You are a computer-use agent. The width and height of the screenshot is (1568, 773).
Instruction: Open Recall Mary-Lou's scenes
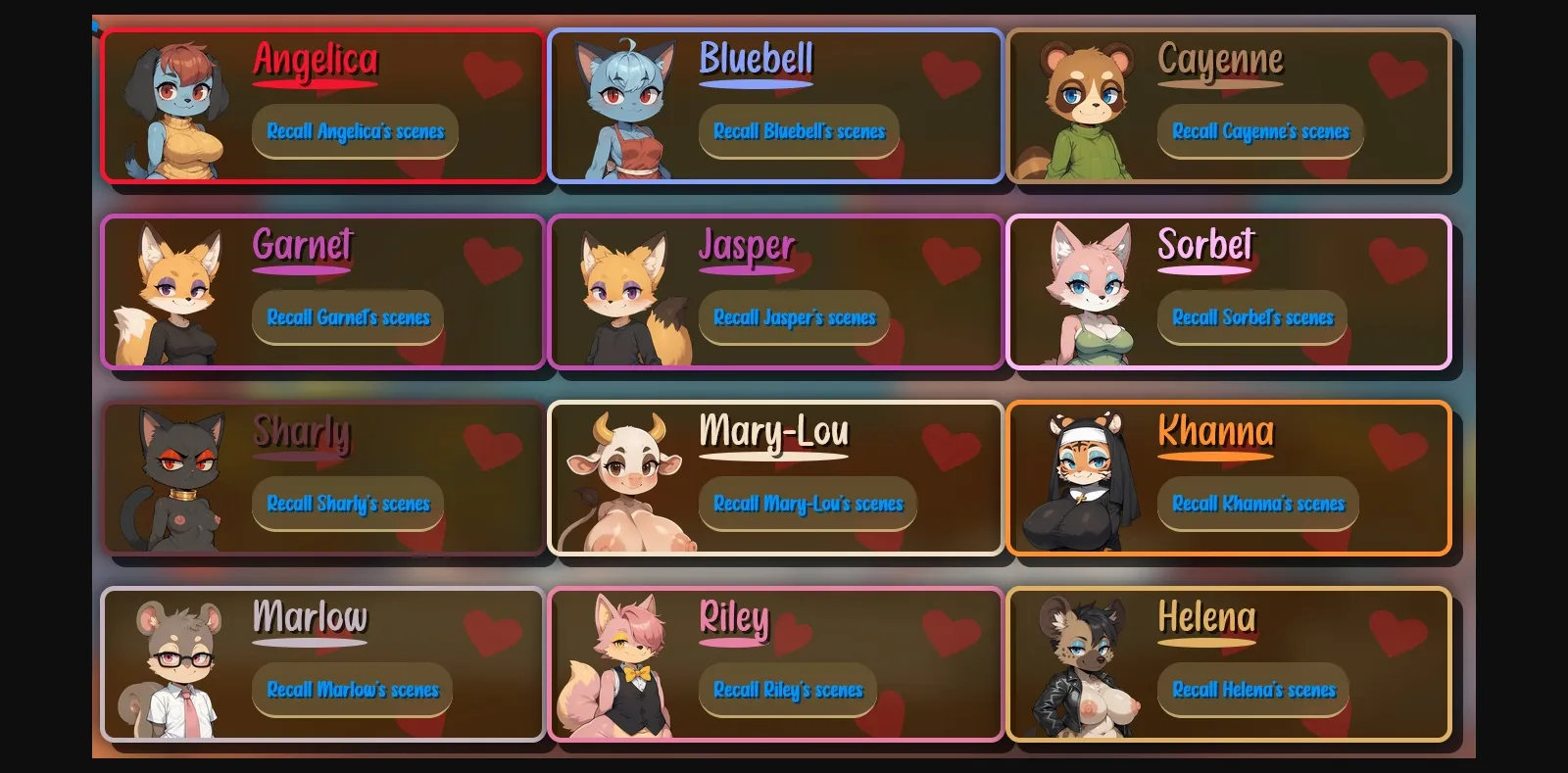(808, 504)
